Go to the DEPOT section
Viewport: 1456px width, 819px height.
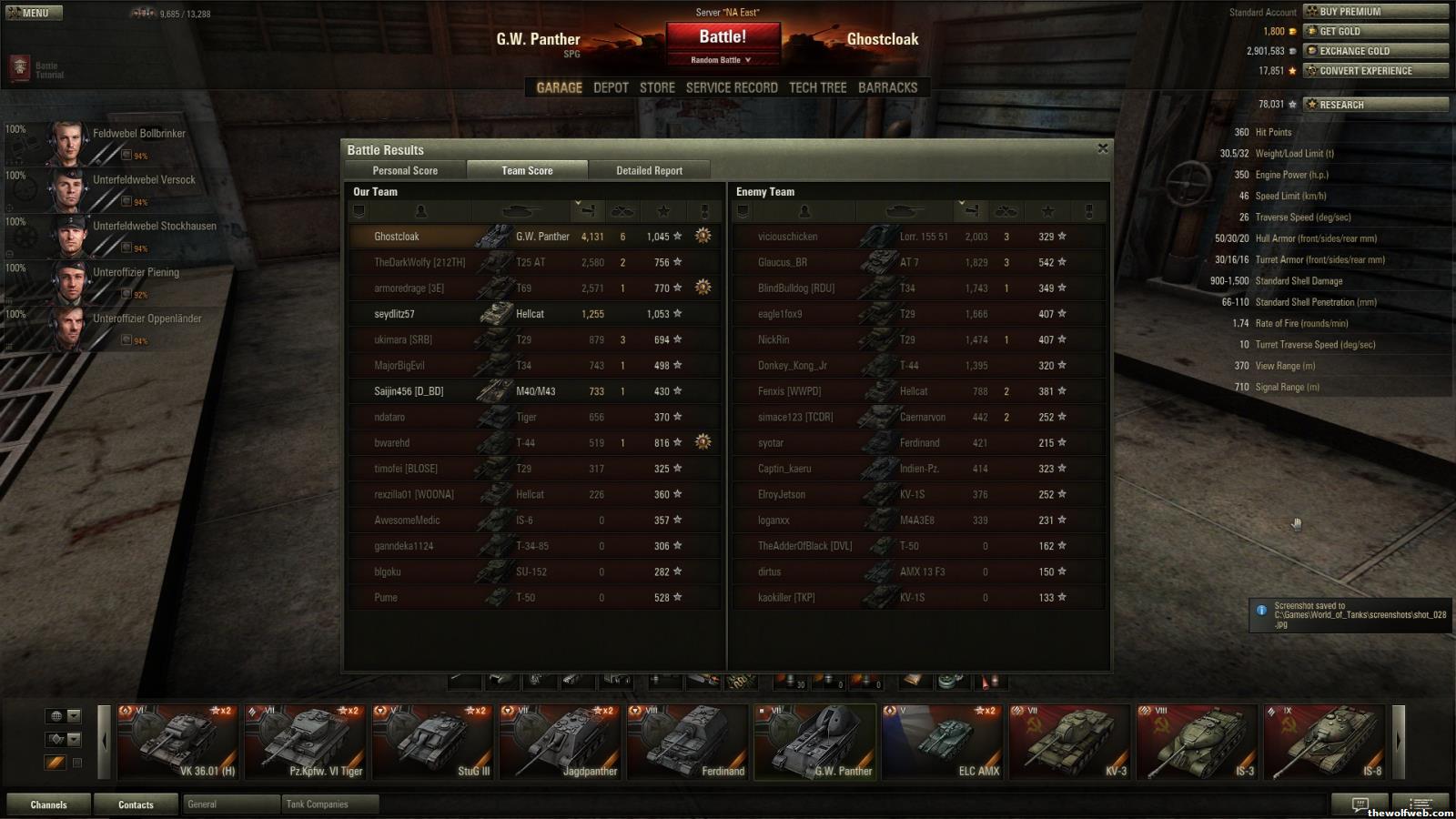tap(611, 87)
